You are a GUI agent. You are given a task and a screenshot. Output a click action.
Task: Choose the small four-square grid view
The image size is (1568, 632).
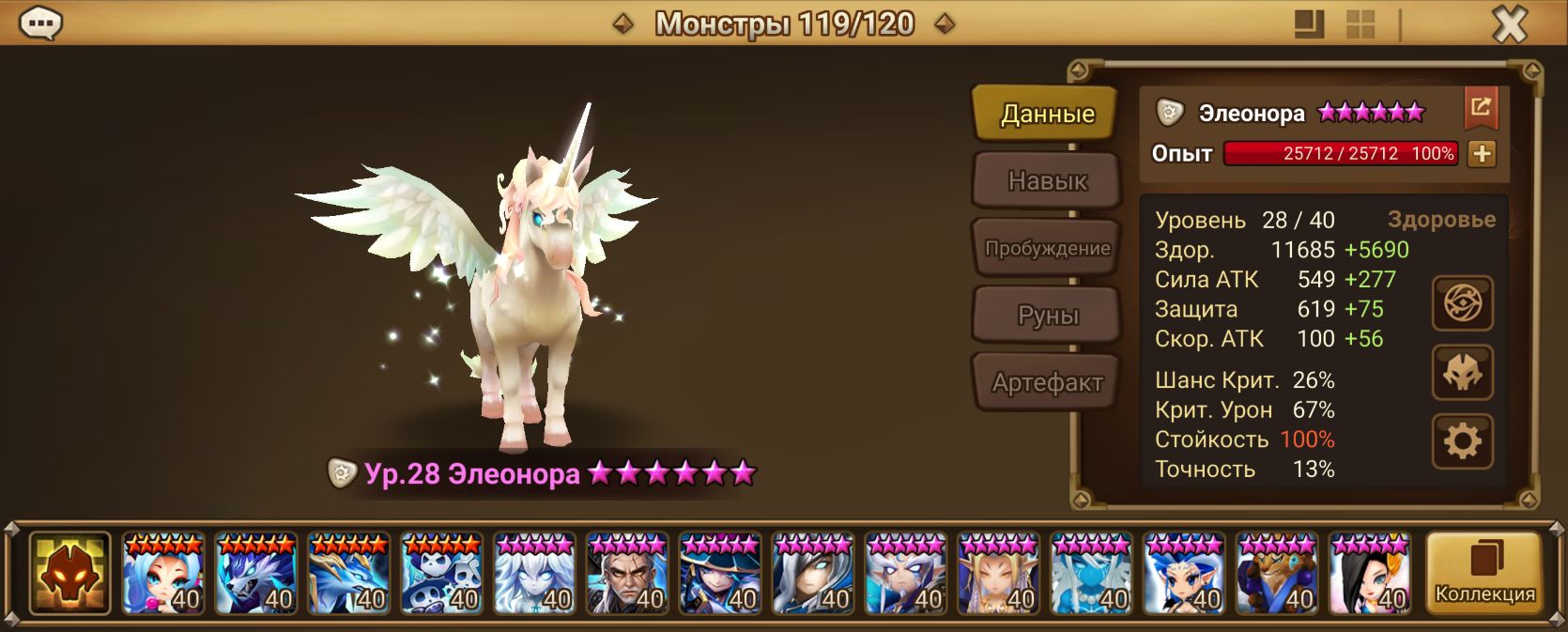point(1360,24)
